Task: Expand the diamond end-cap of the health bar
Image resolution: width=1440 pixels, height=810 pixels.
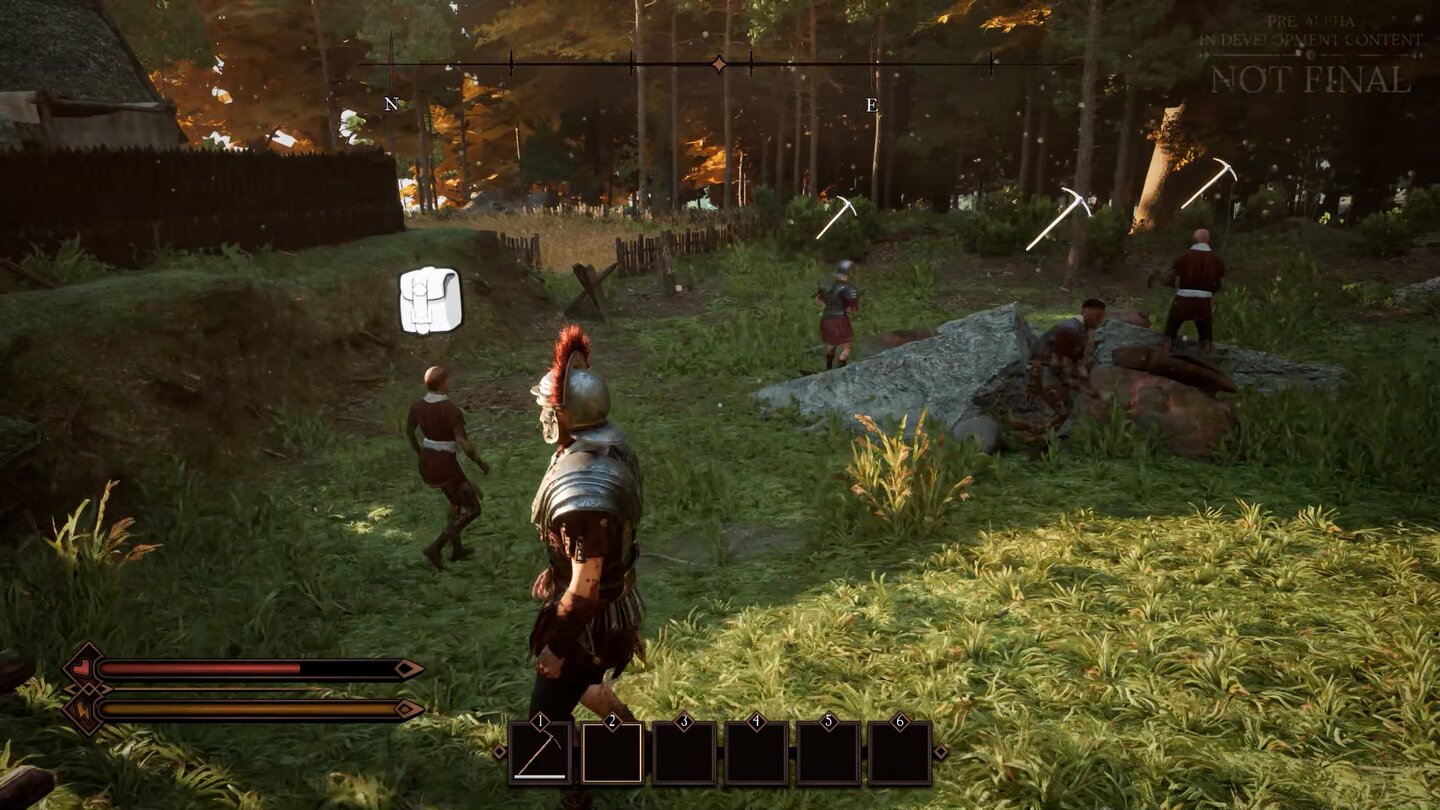Action: point(405,668)
